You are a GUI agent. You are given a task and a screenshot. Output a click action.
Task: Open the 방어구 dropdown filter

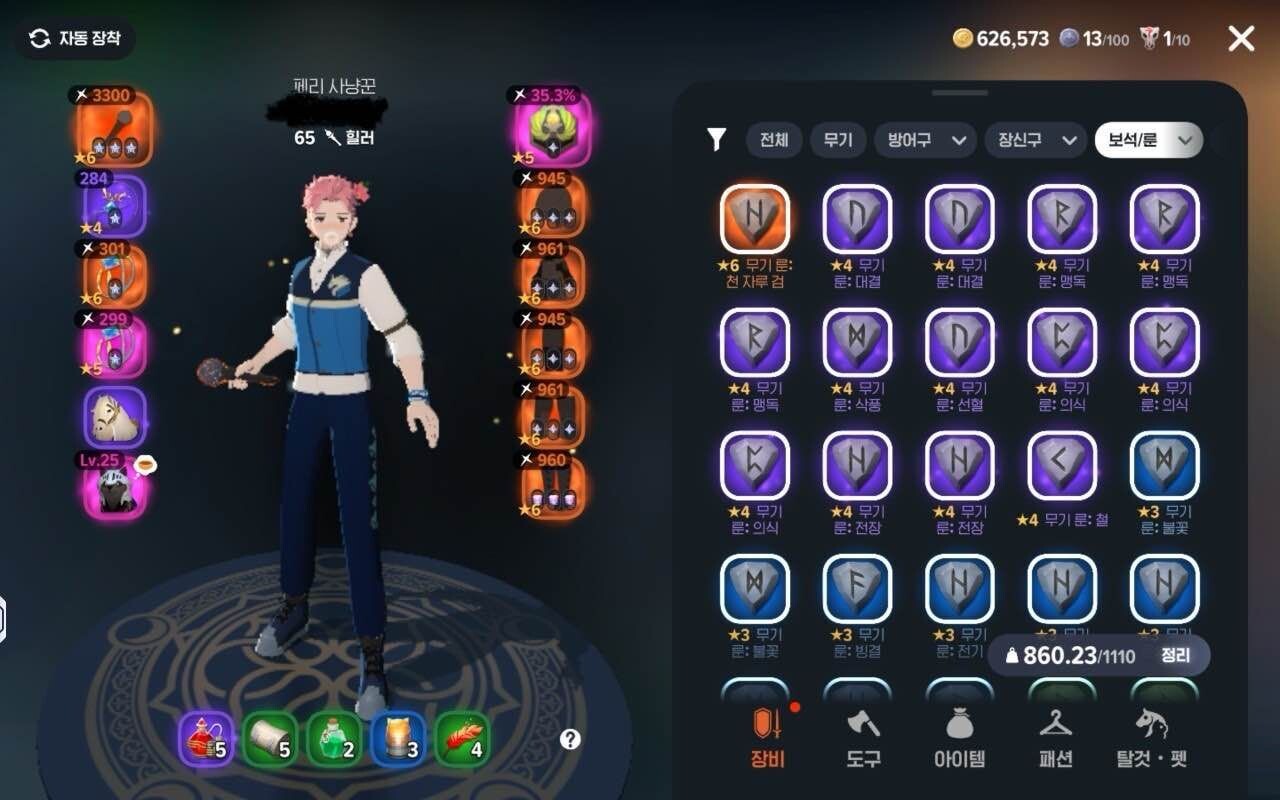[924, 141]
